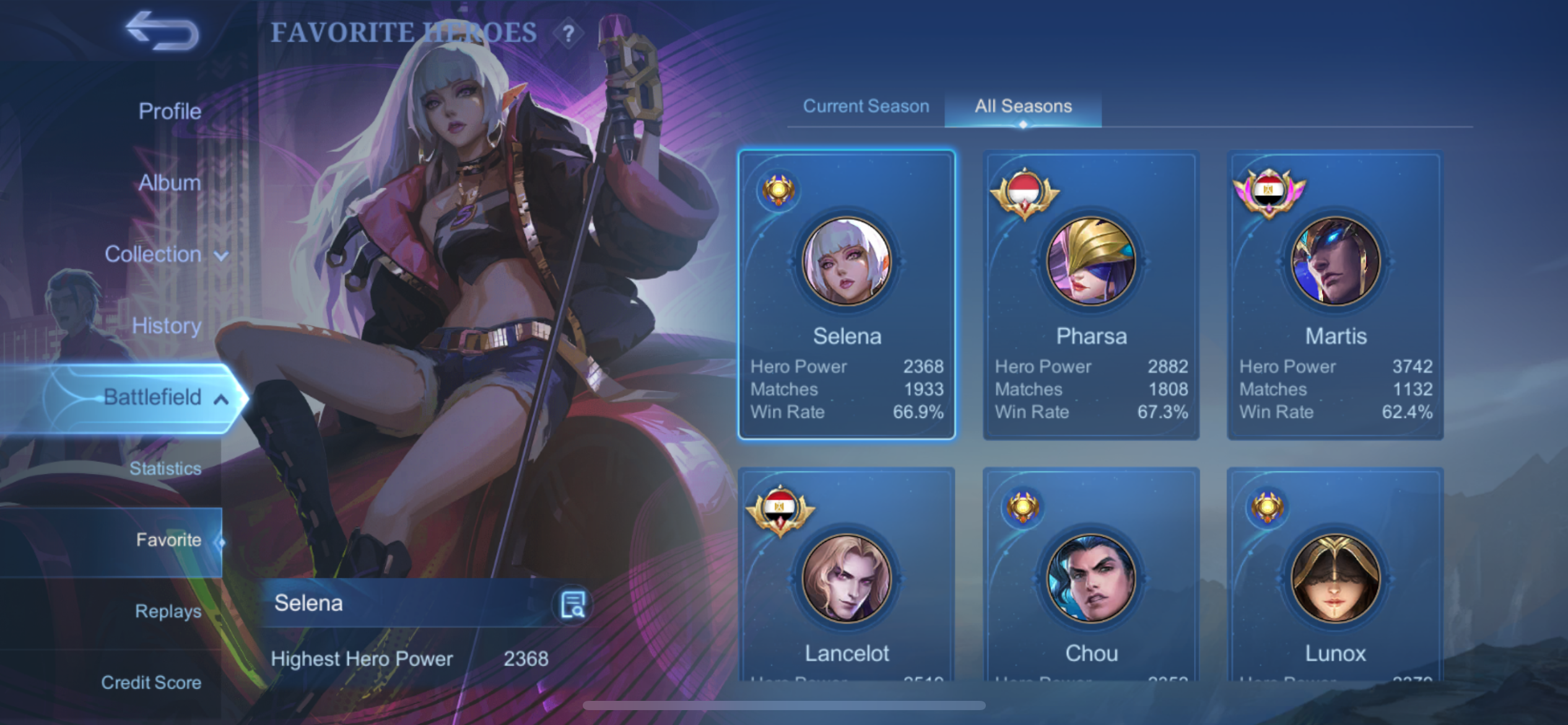Image resolution: width=1568 pixels, height=725 pixels.
Task: Switch to the Current Season tab
Action: click(866, 107)
